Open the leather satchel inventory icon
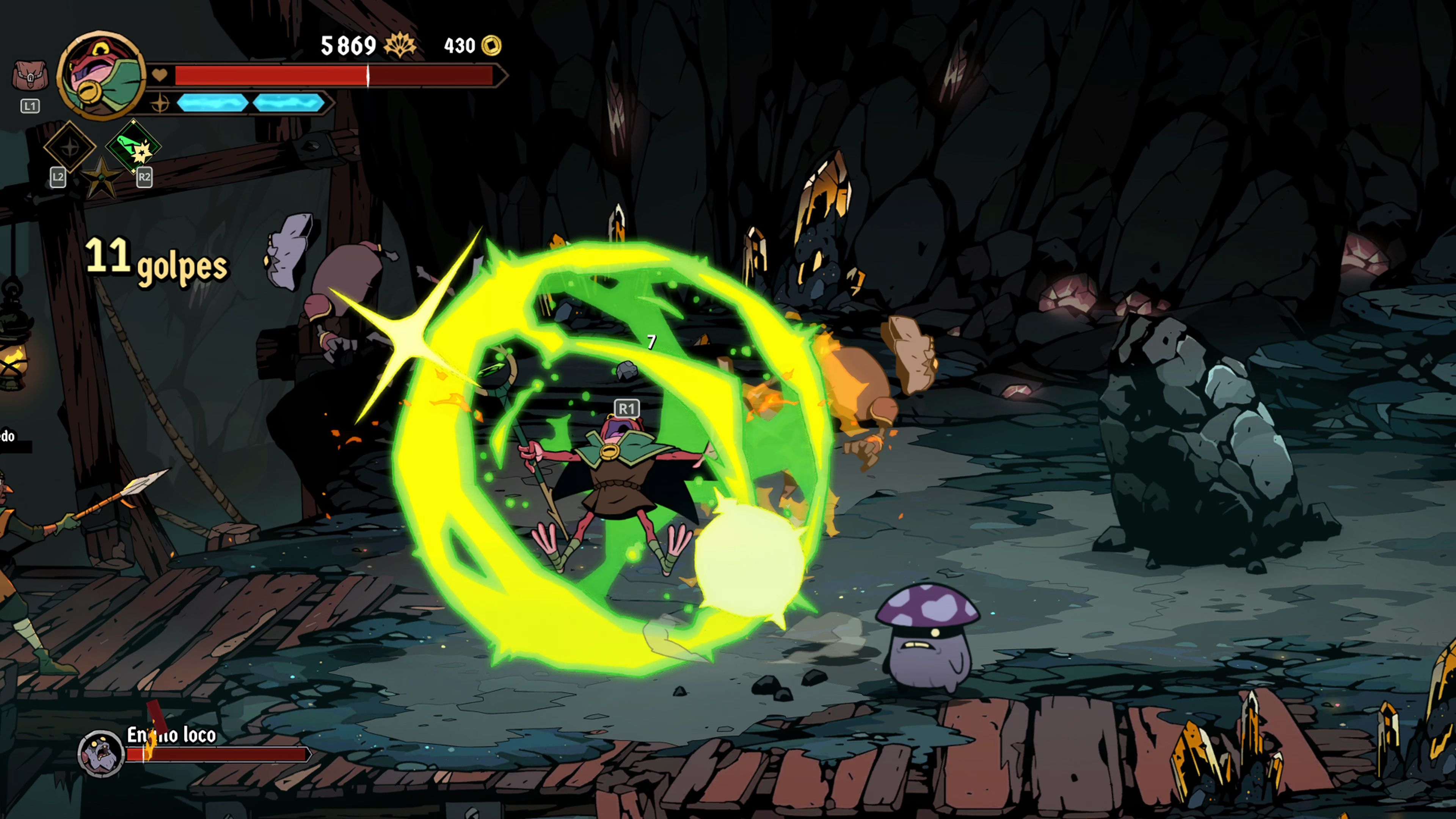The width and height of the screenshot is (1456, 819). (x=30, y=76)
